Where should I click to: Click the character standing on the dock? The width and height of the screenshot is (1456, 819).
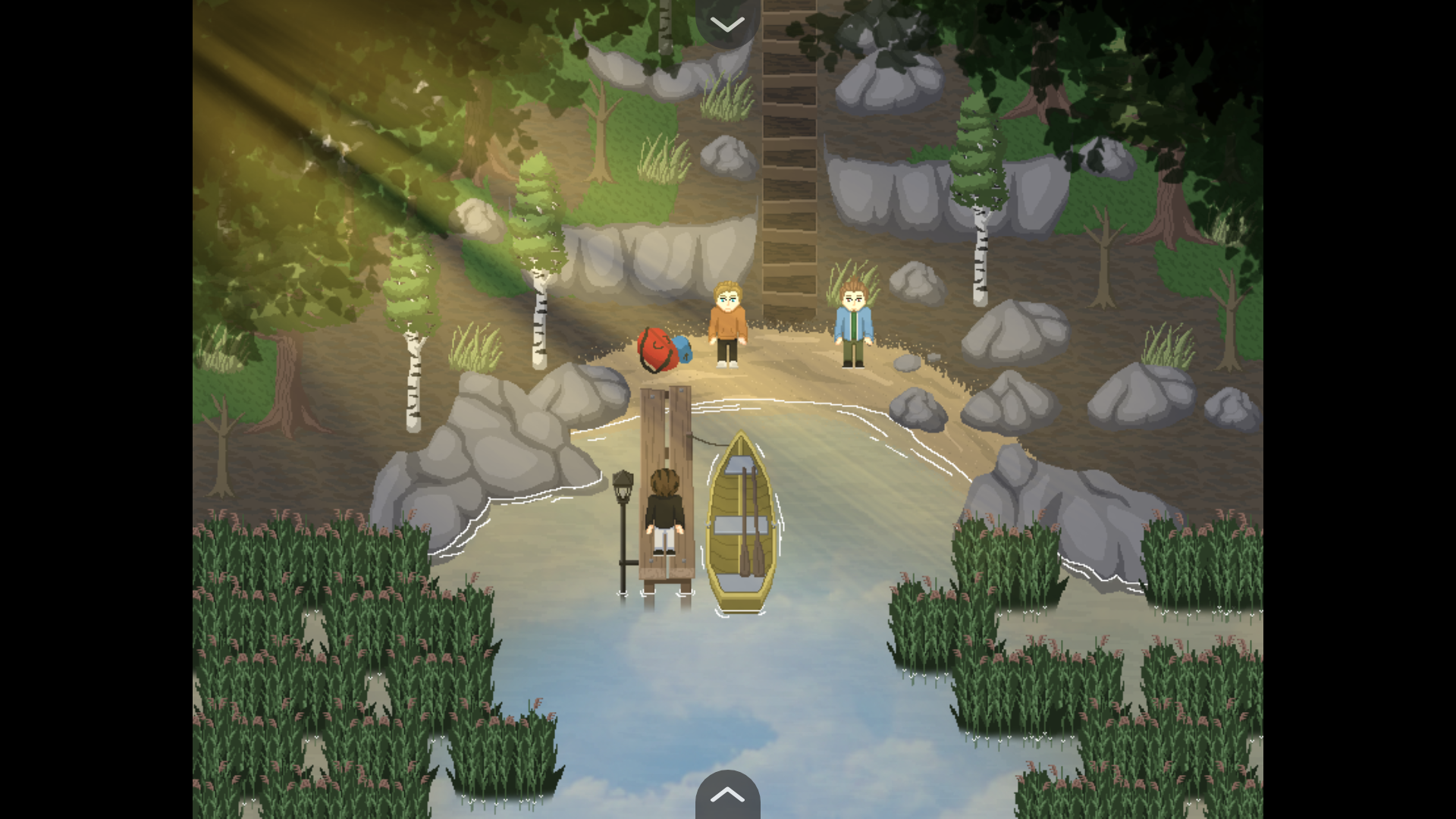(664, 508)
